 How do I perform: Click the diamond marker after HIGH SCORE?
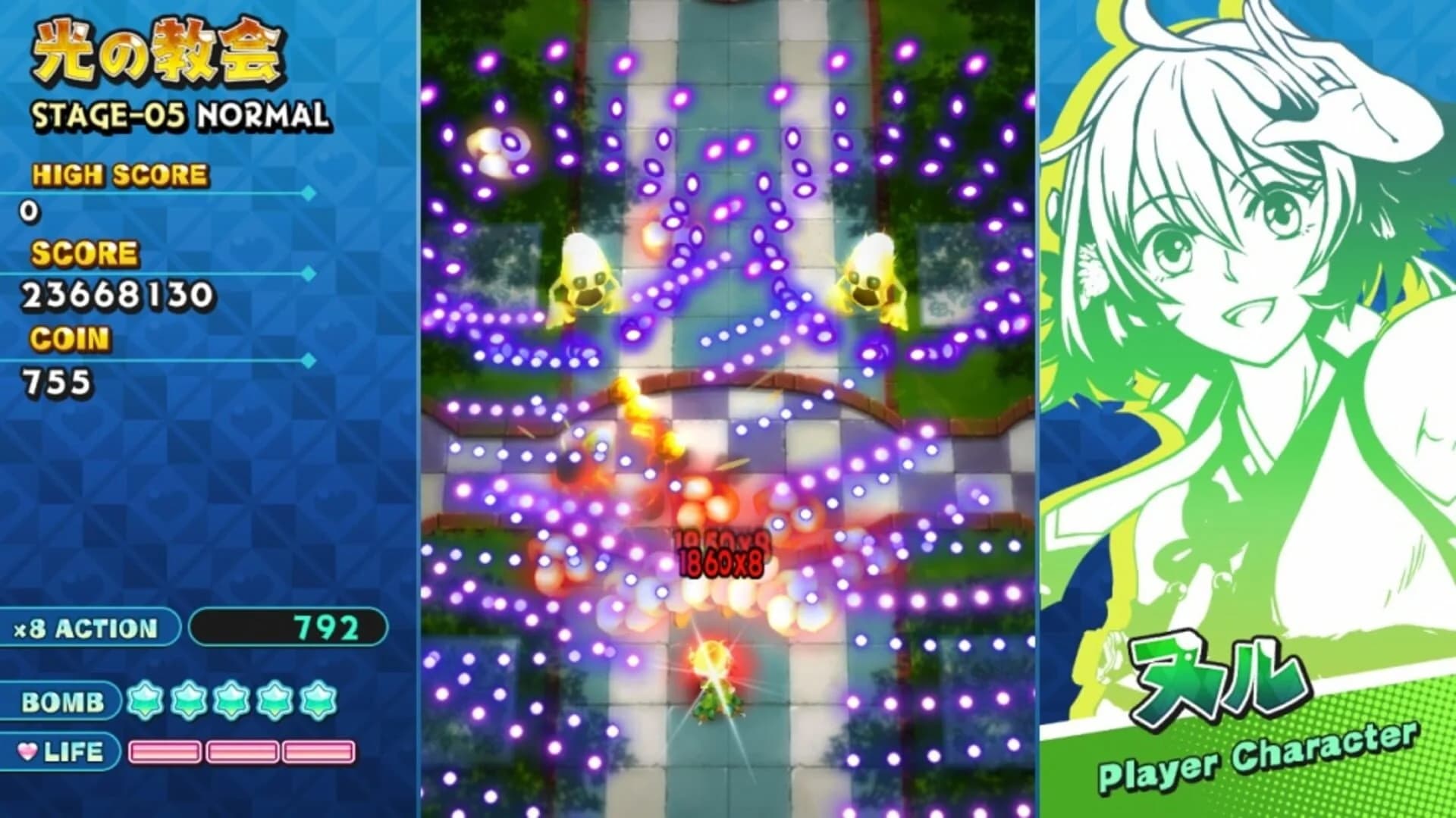(307, 192)
